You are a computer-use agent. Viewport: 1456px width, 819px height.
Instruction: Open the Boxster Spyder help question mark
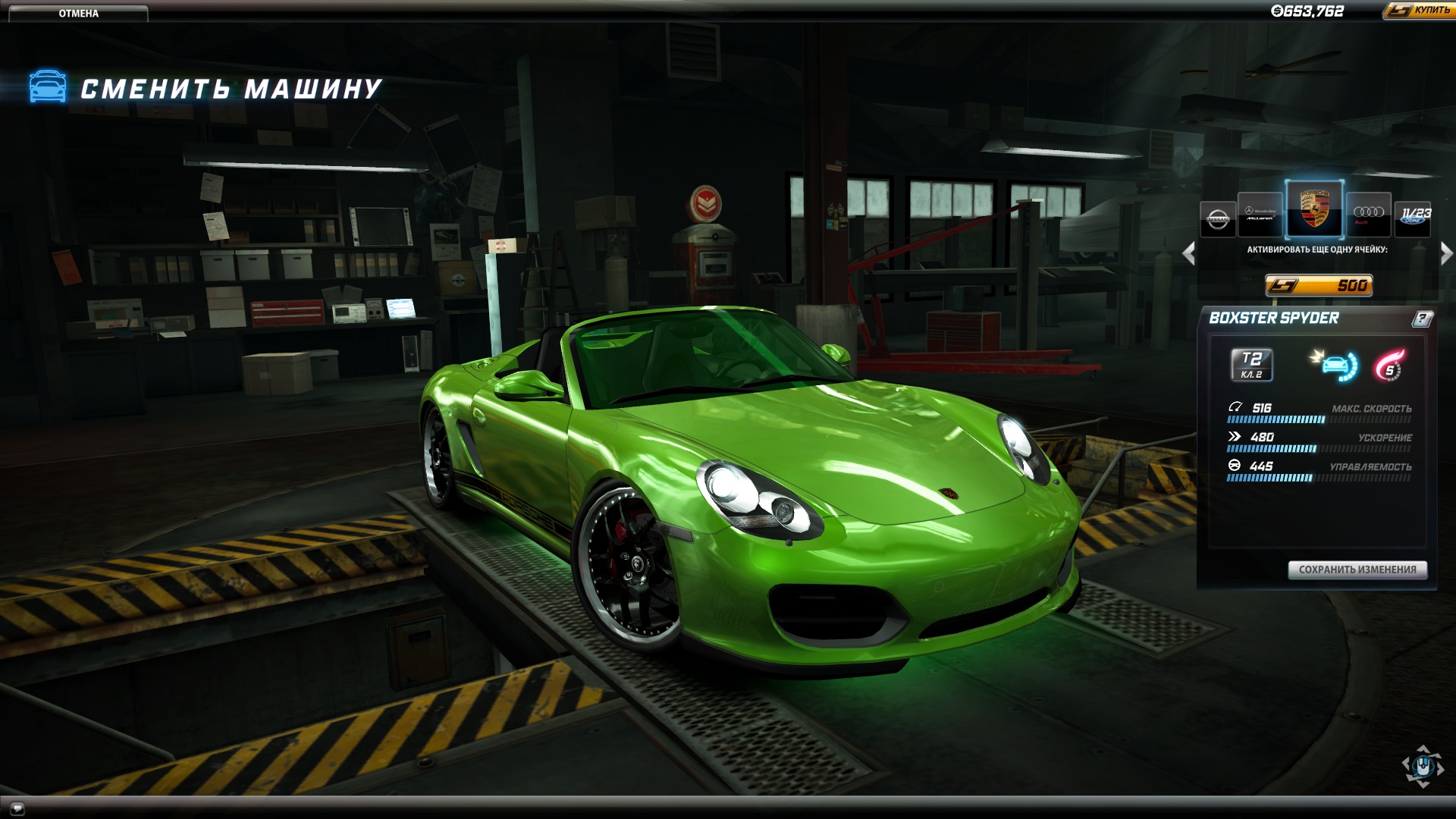(x=1422, y=318)
